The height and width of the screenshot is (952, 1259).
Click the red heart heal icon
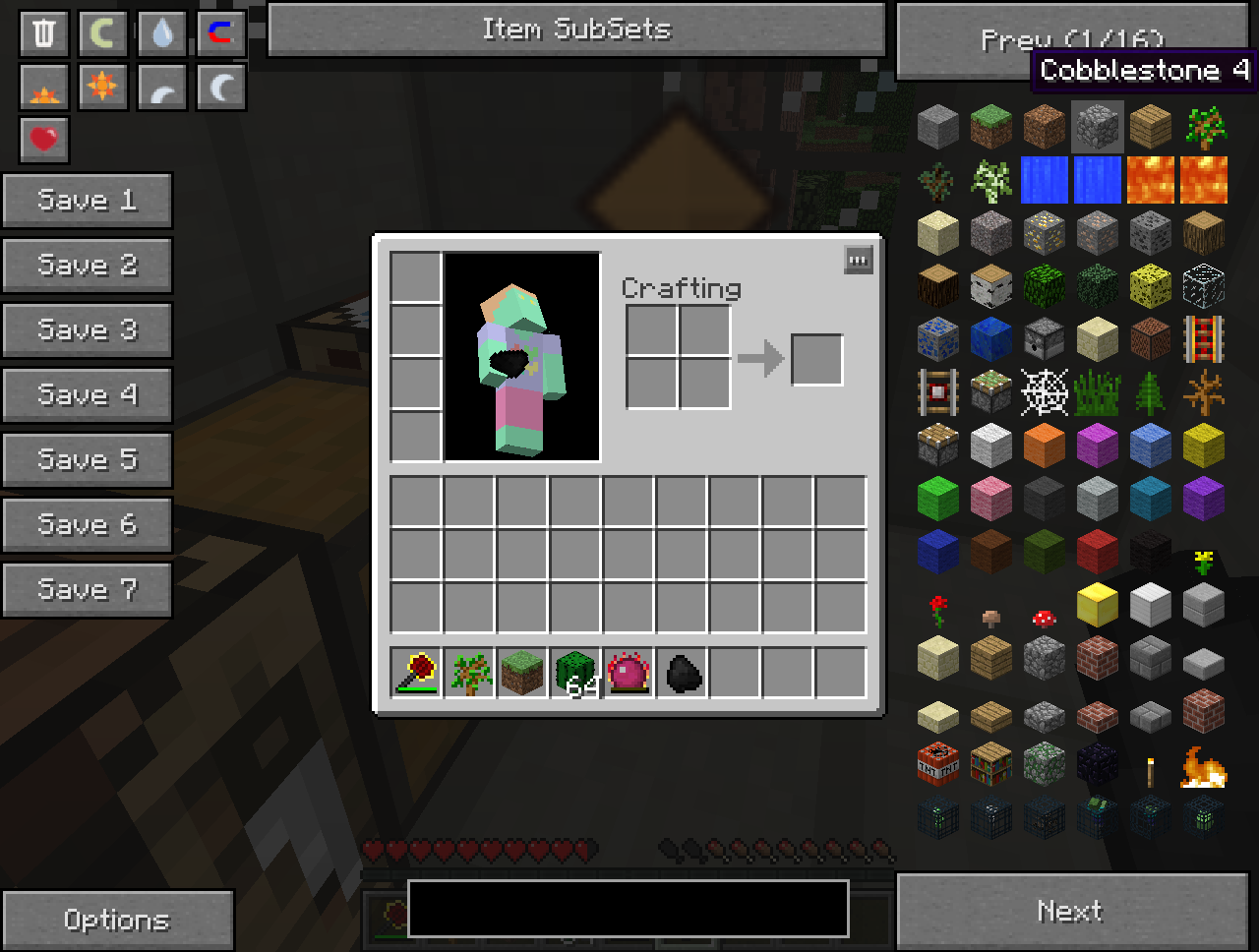tap(44, 140)
